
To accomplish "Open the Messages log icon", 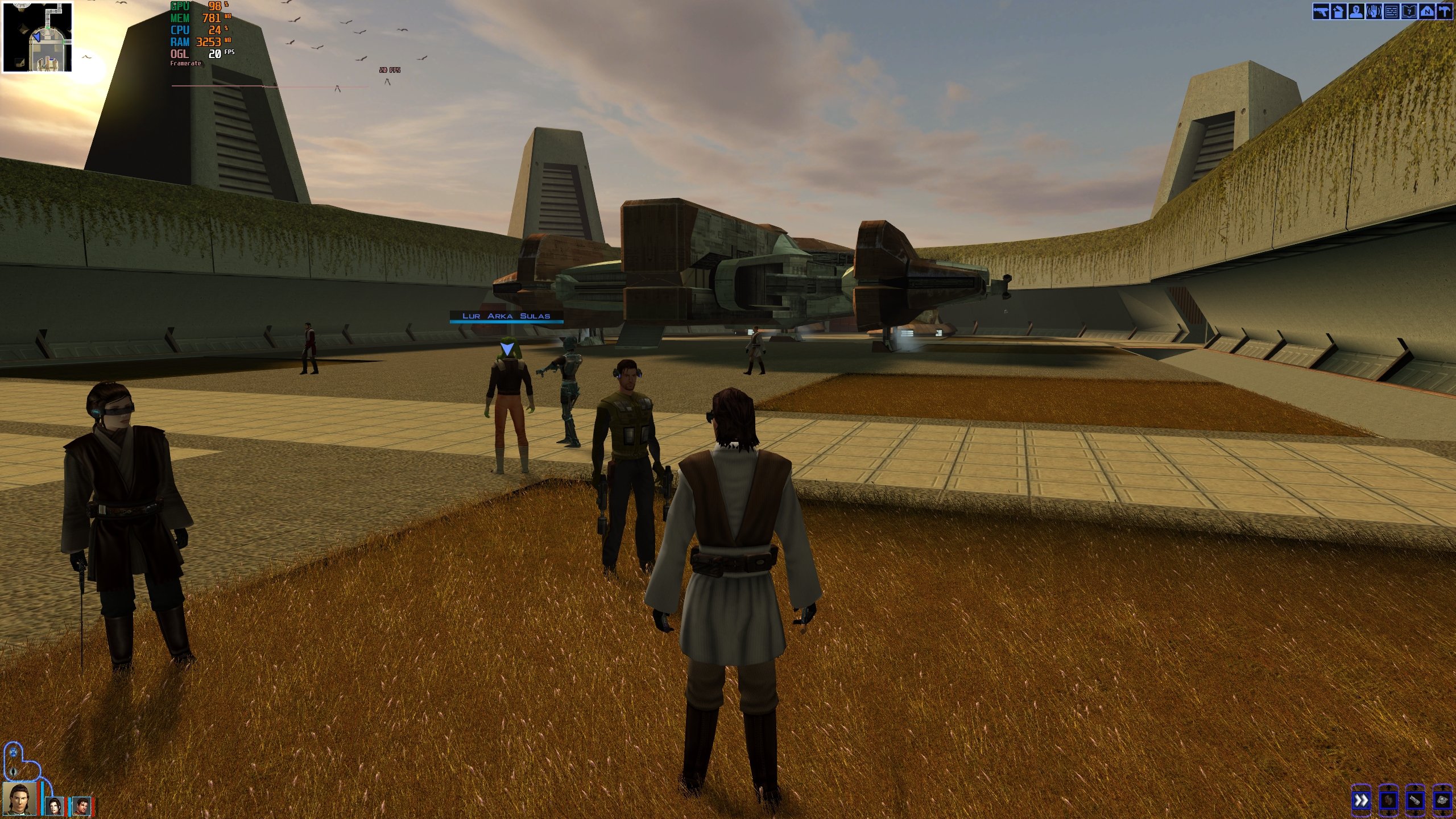I will coord(1391,11).
